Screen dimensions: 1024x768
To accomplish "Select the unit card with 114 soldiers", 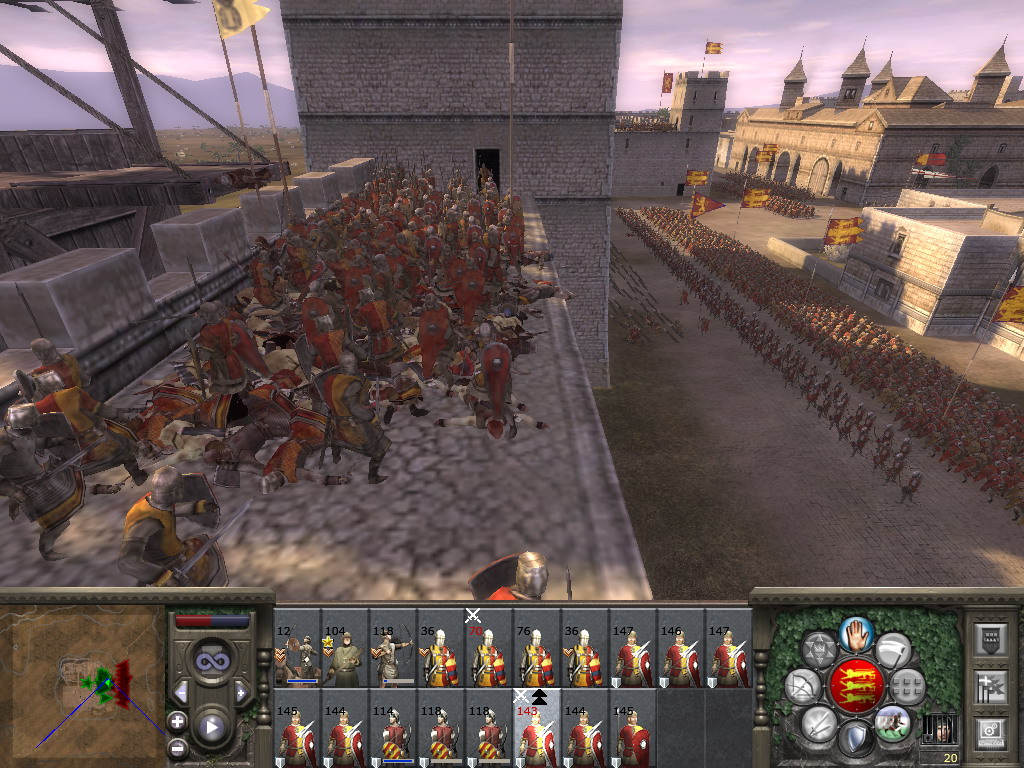I will [393, 729].
